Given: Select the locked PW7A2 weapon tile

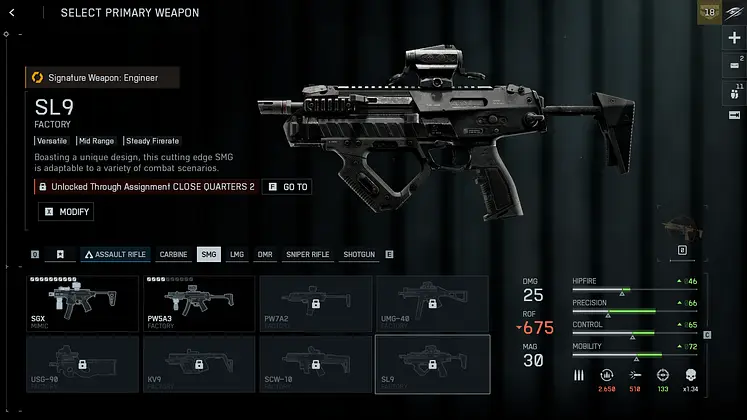Looking at the screenshot, I should pyautogui.click(x=315, y=304).
